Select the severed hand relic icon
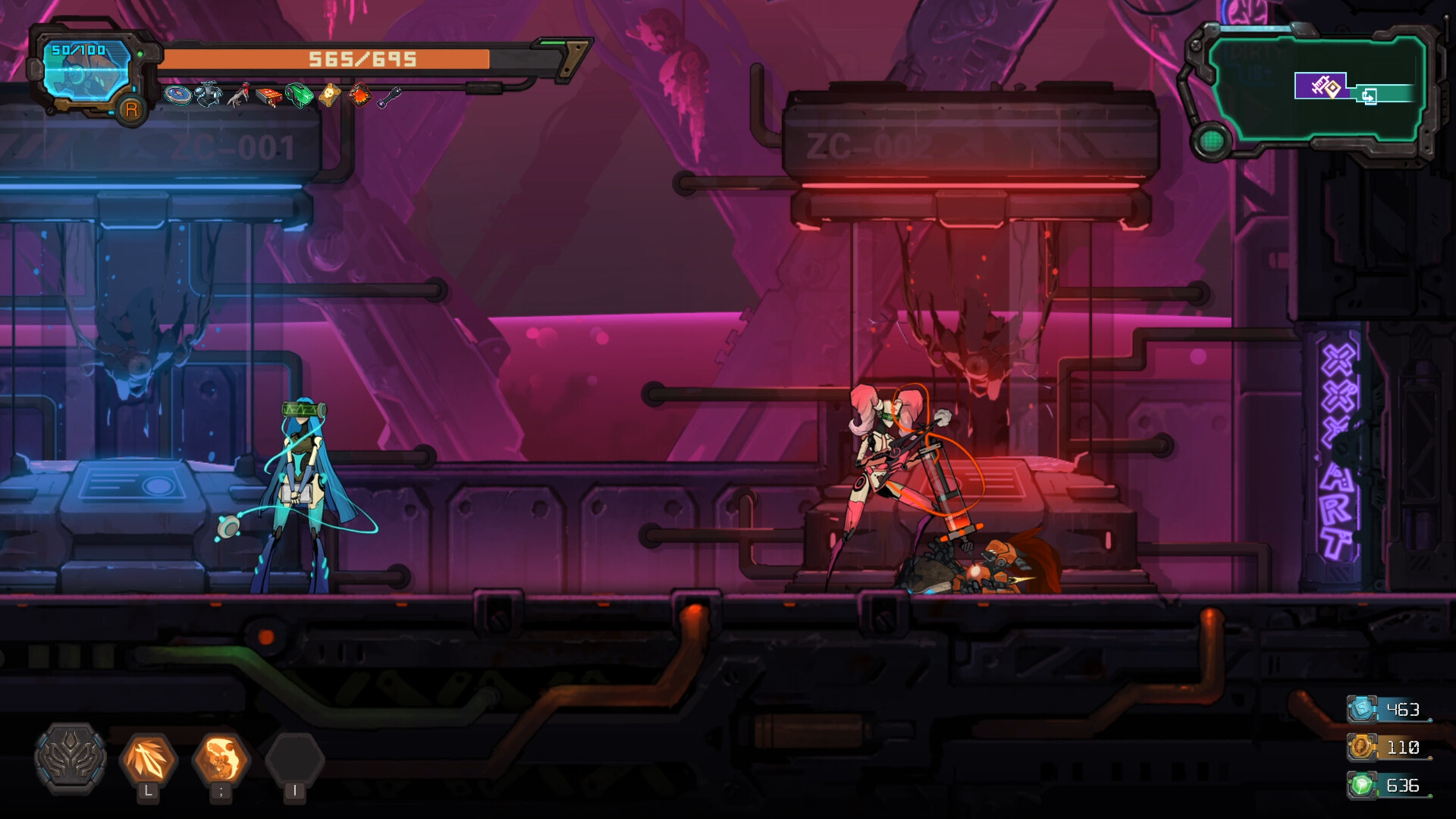1456x819 pixels. point(239,96)
